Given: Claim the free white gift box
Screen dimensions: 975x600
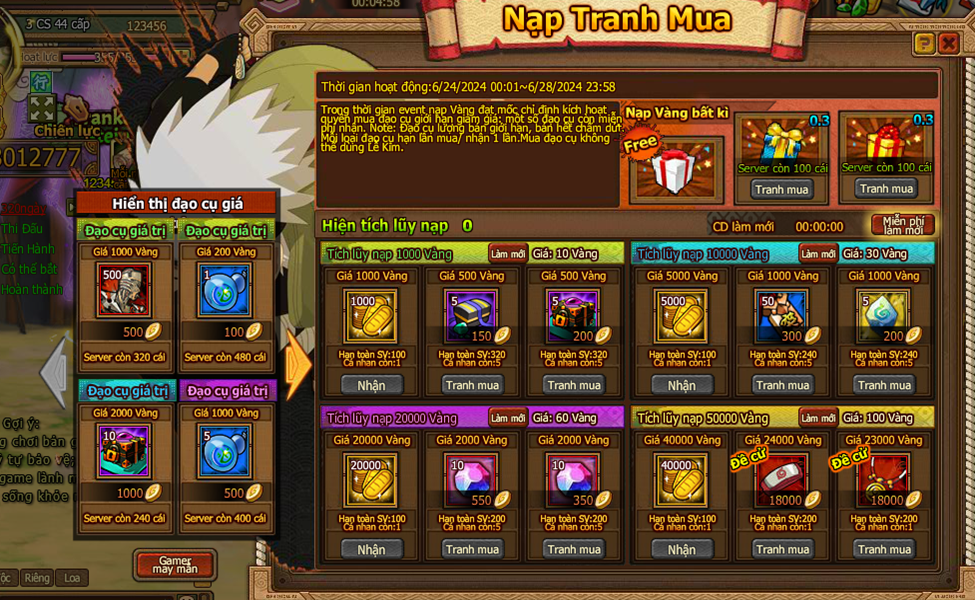Looking at the screenshot, I should point(676,168).
